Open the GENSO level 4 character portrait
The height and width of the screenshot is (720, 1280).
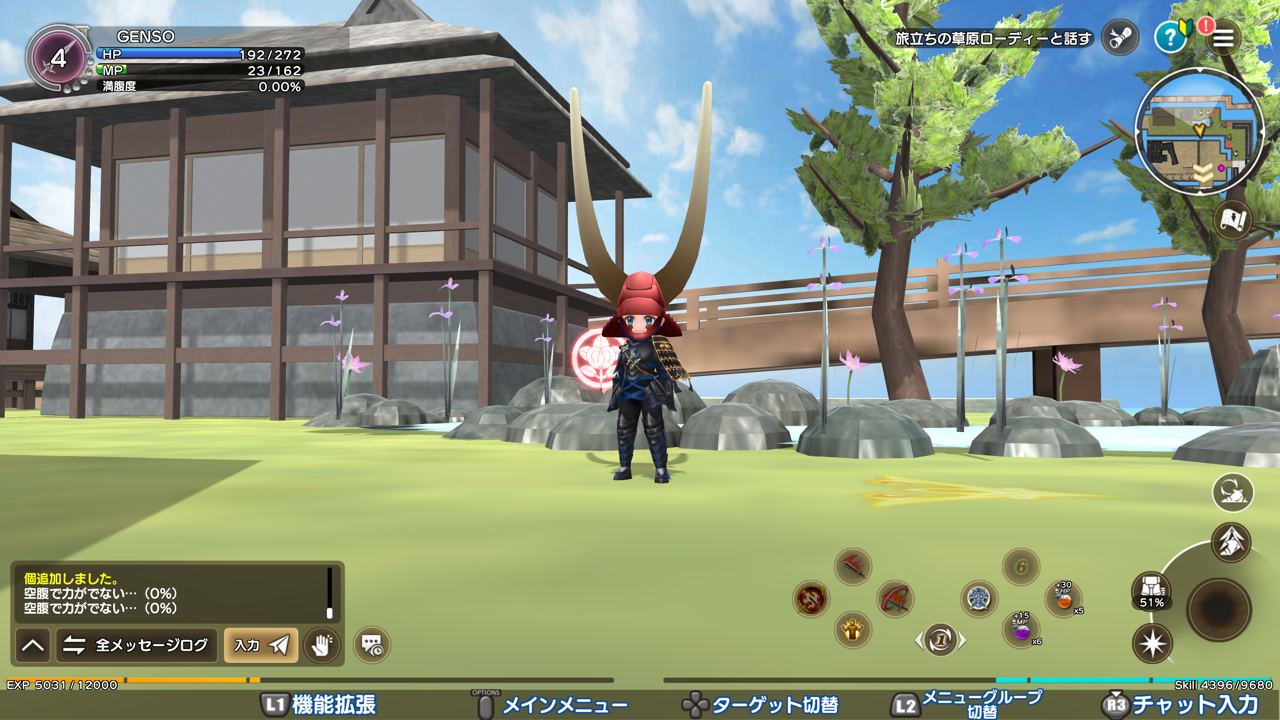(x=58, y=58)
